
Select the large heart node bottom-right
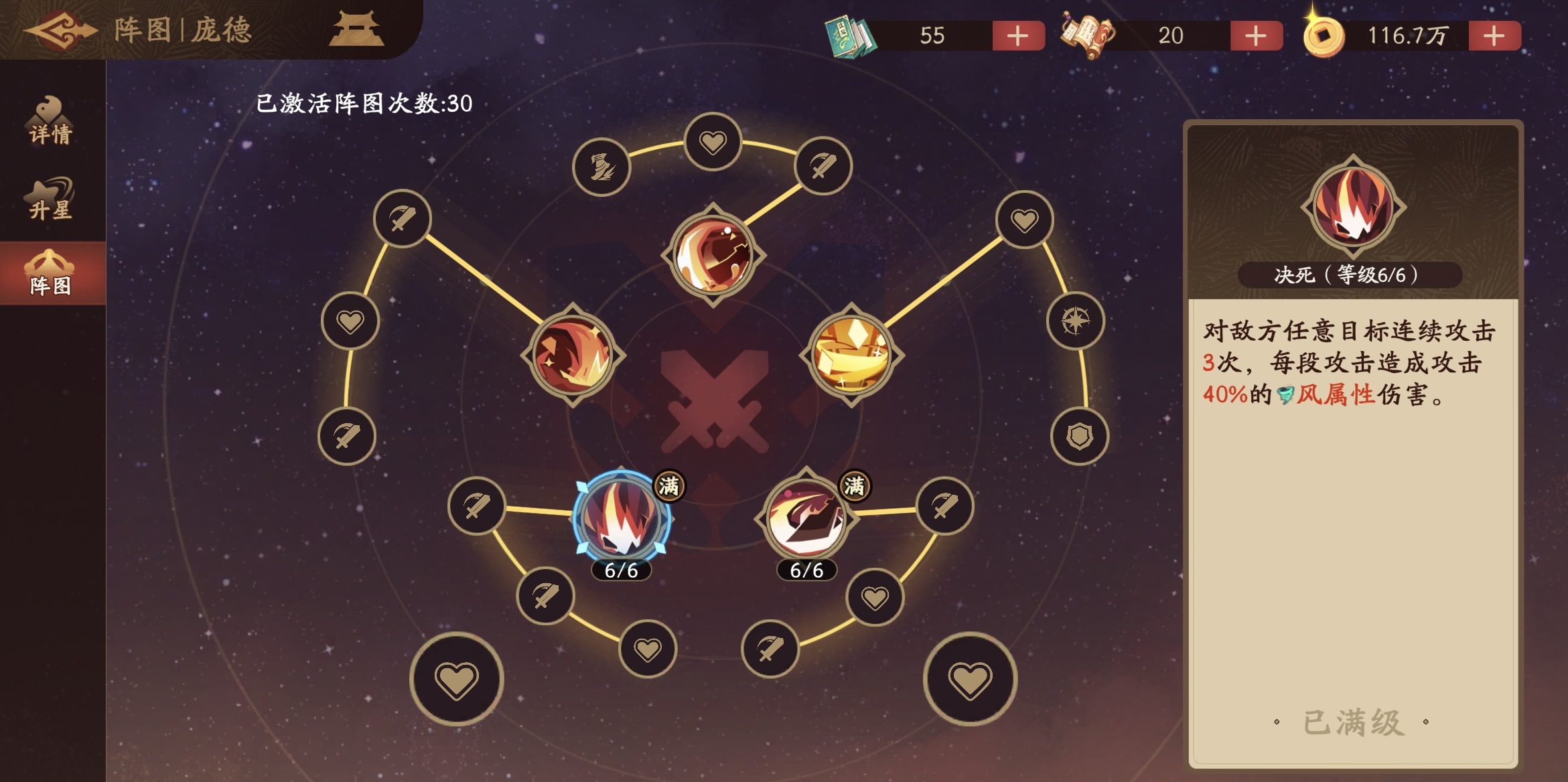click(x=969, y=680)
